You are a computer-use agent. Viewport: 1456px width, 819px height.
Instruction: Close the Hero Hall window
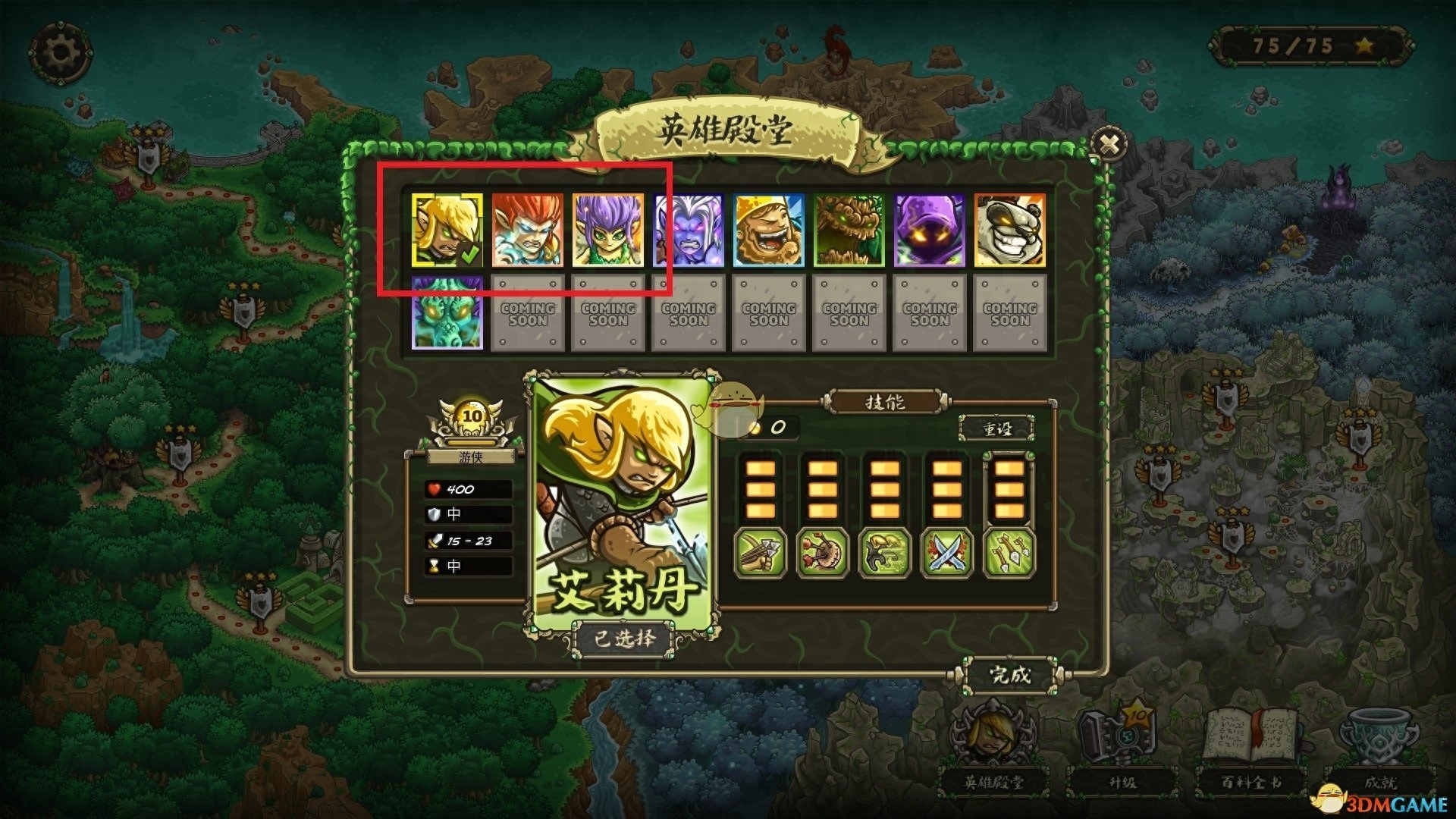pyautogui.click(x=1109, y=144)
